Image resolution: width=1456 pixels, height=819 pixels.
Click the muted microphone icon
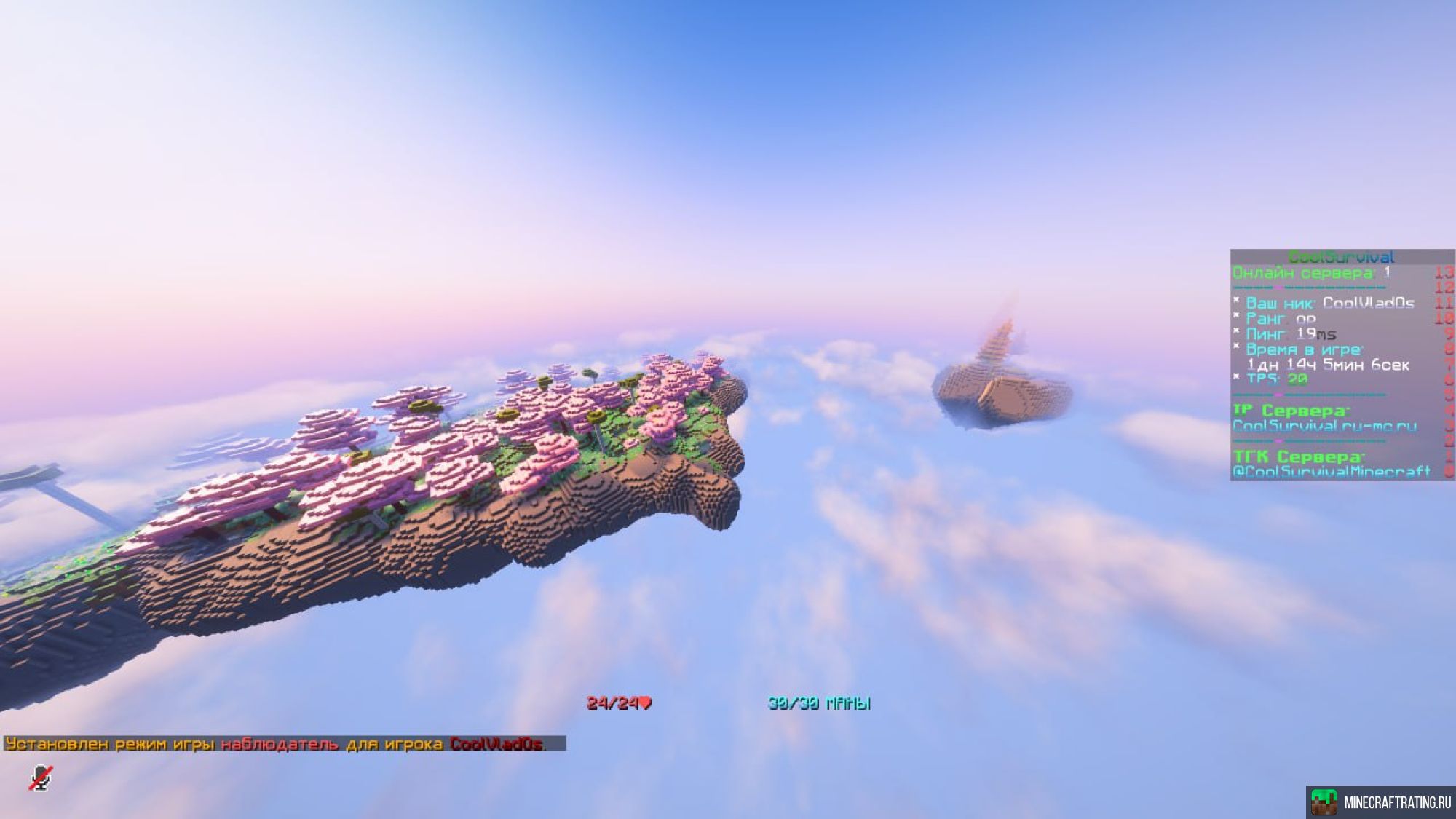[x=41, y=778]
